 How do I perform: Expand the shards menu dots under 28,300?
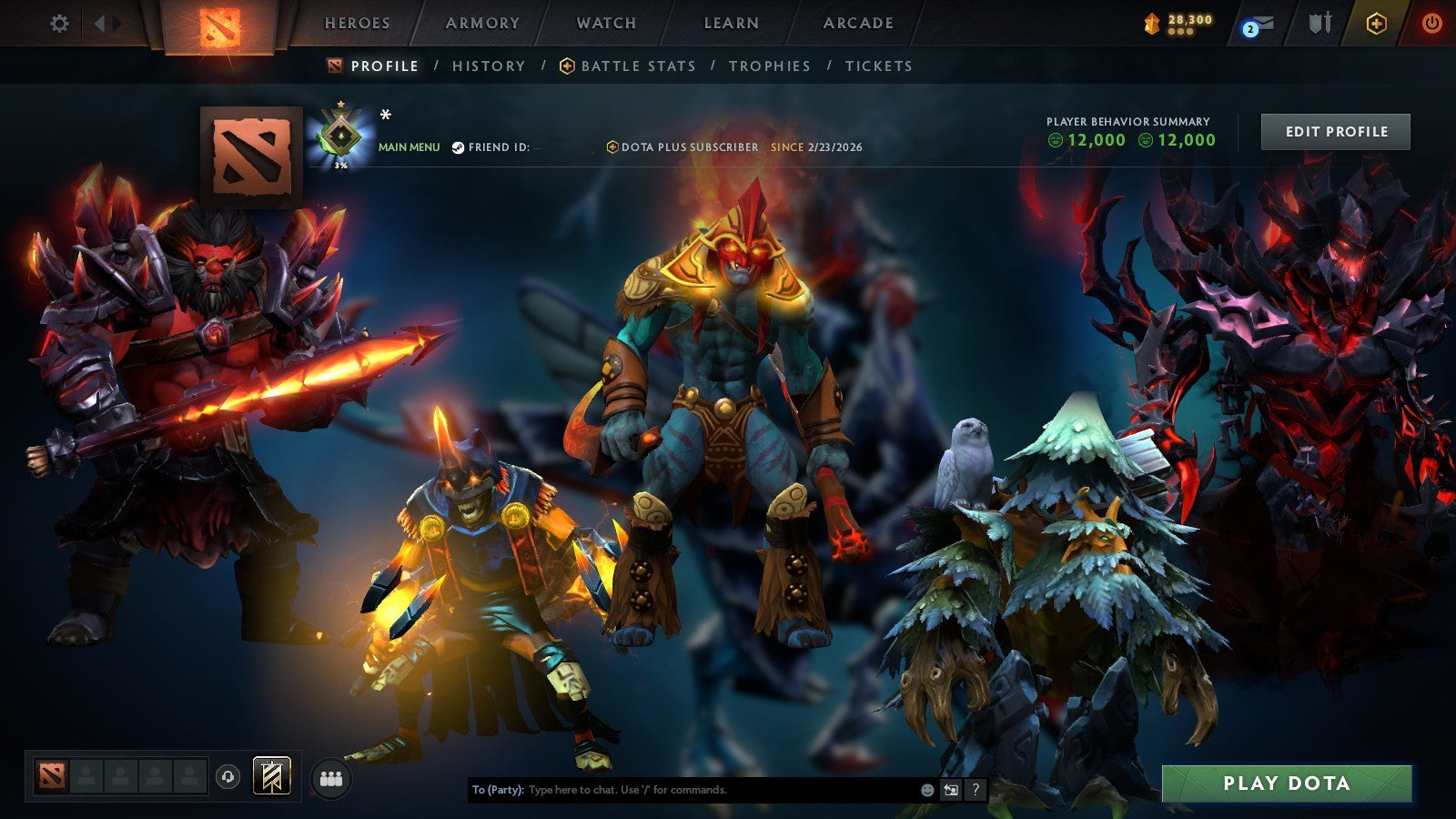[x=1182, y=33]
